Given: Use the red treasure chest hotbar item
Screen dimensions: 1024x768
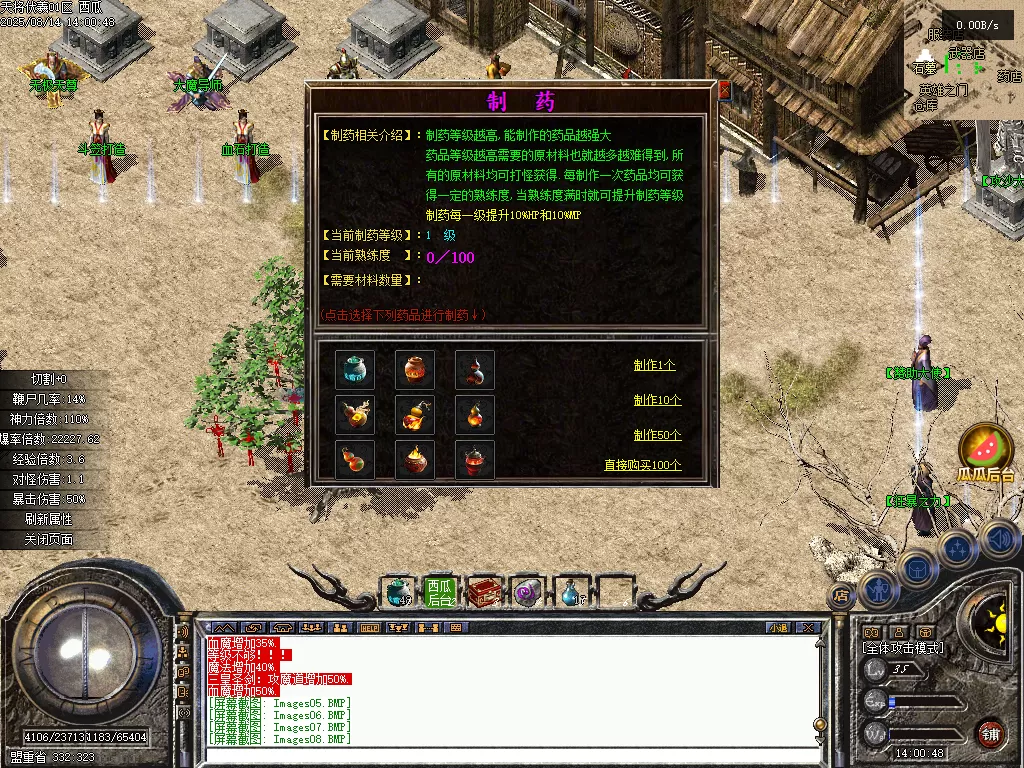Looking at the screenshot, I should (x=485, y=593).
